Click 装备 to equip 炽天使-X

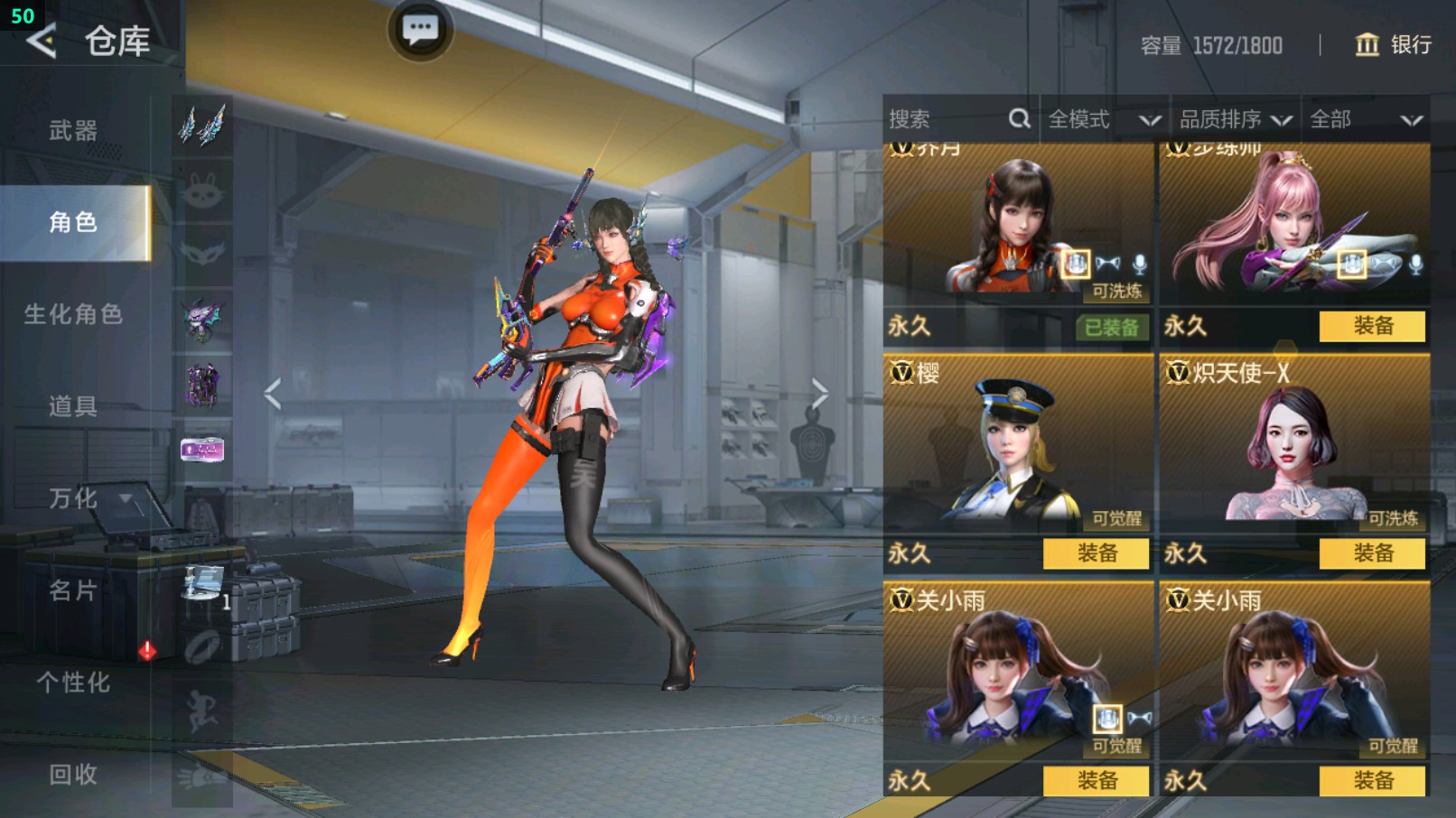pos(1370,554)
